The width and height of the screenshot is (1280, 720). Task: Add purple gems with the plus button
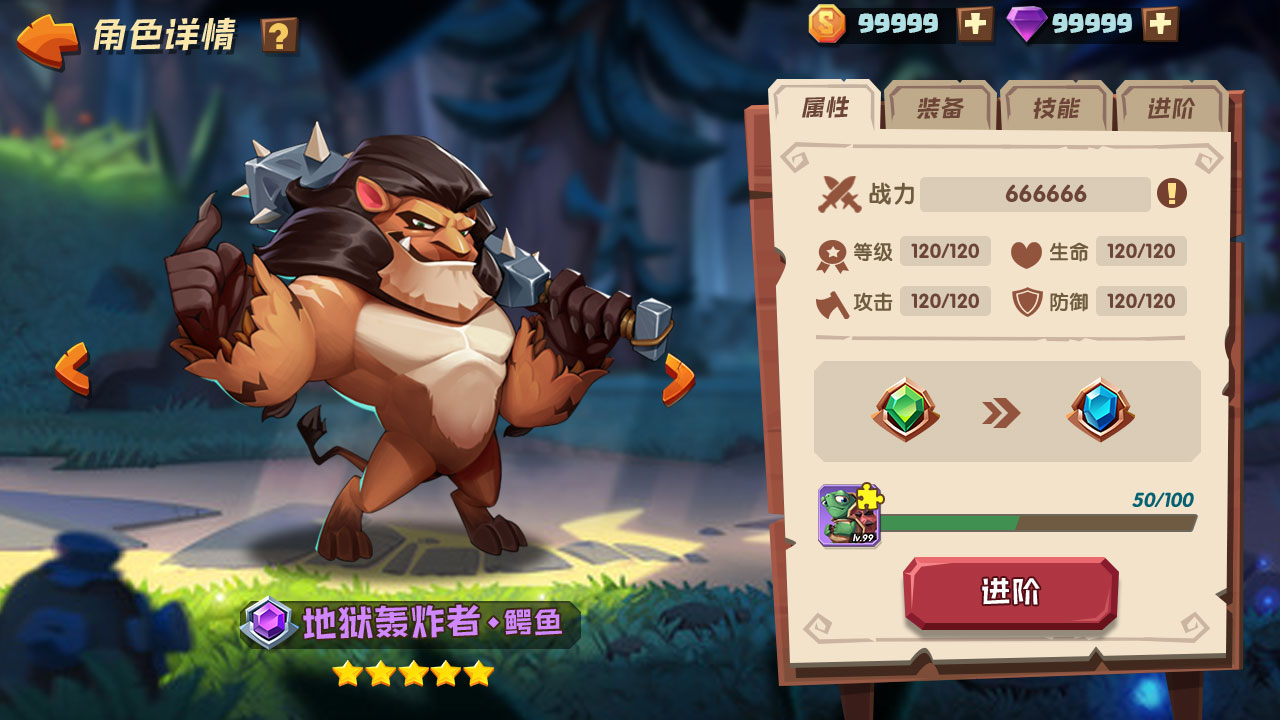point(1160,24)
